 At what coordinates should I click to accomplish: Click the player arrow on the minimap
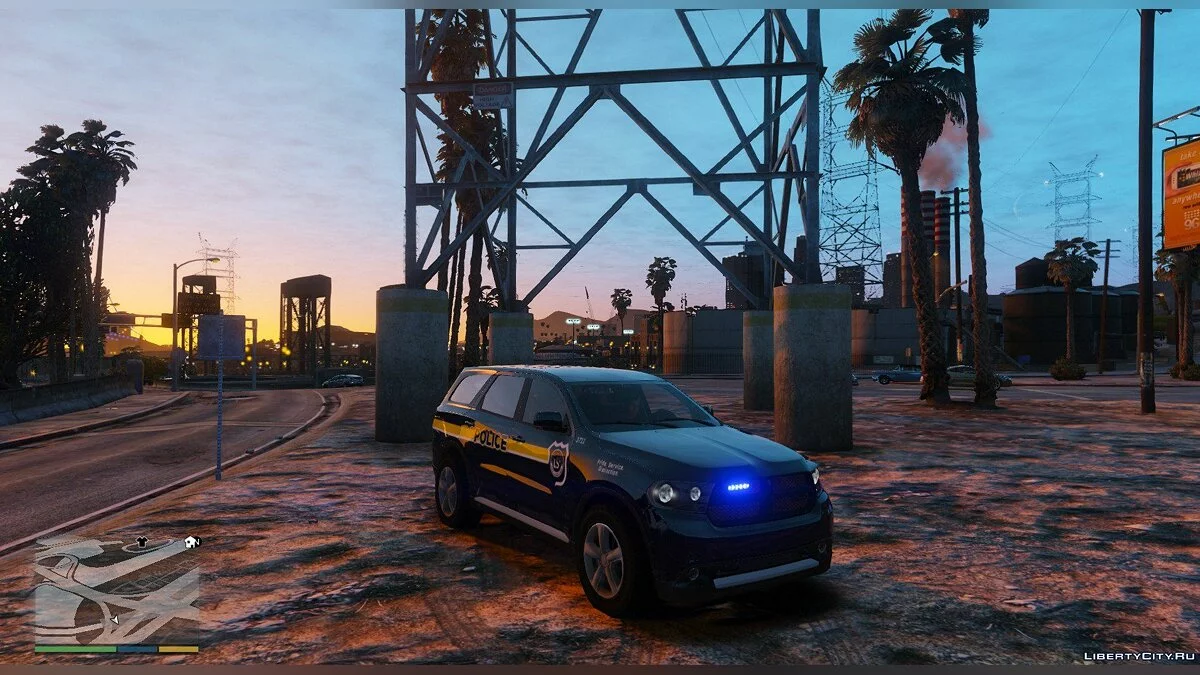pos(113,620)
